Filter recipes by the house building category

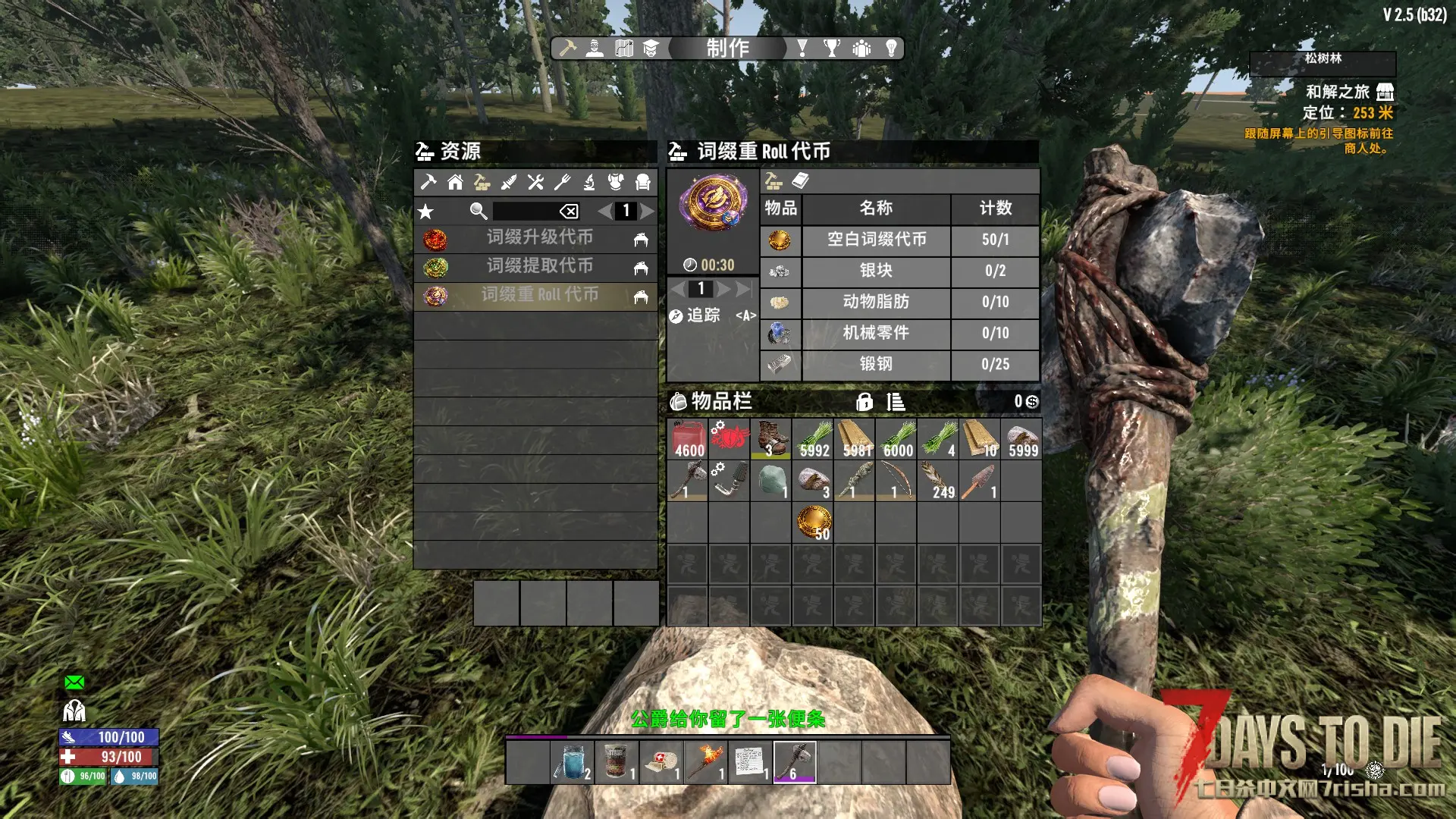pos(455,182)
